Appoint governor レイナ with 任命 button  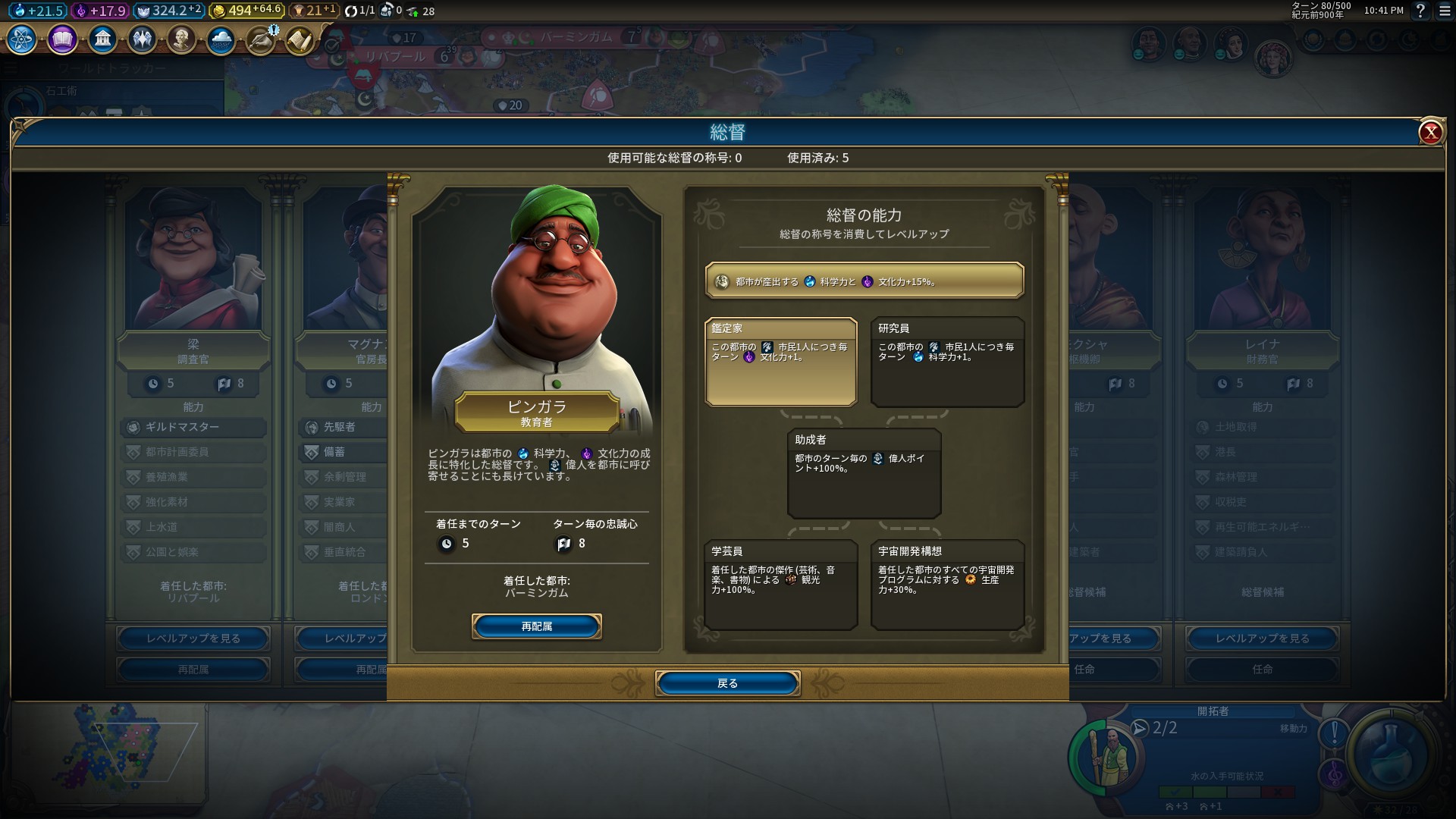click(x=1262, y=669)
